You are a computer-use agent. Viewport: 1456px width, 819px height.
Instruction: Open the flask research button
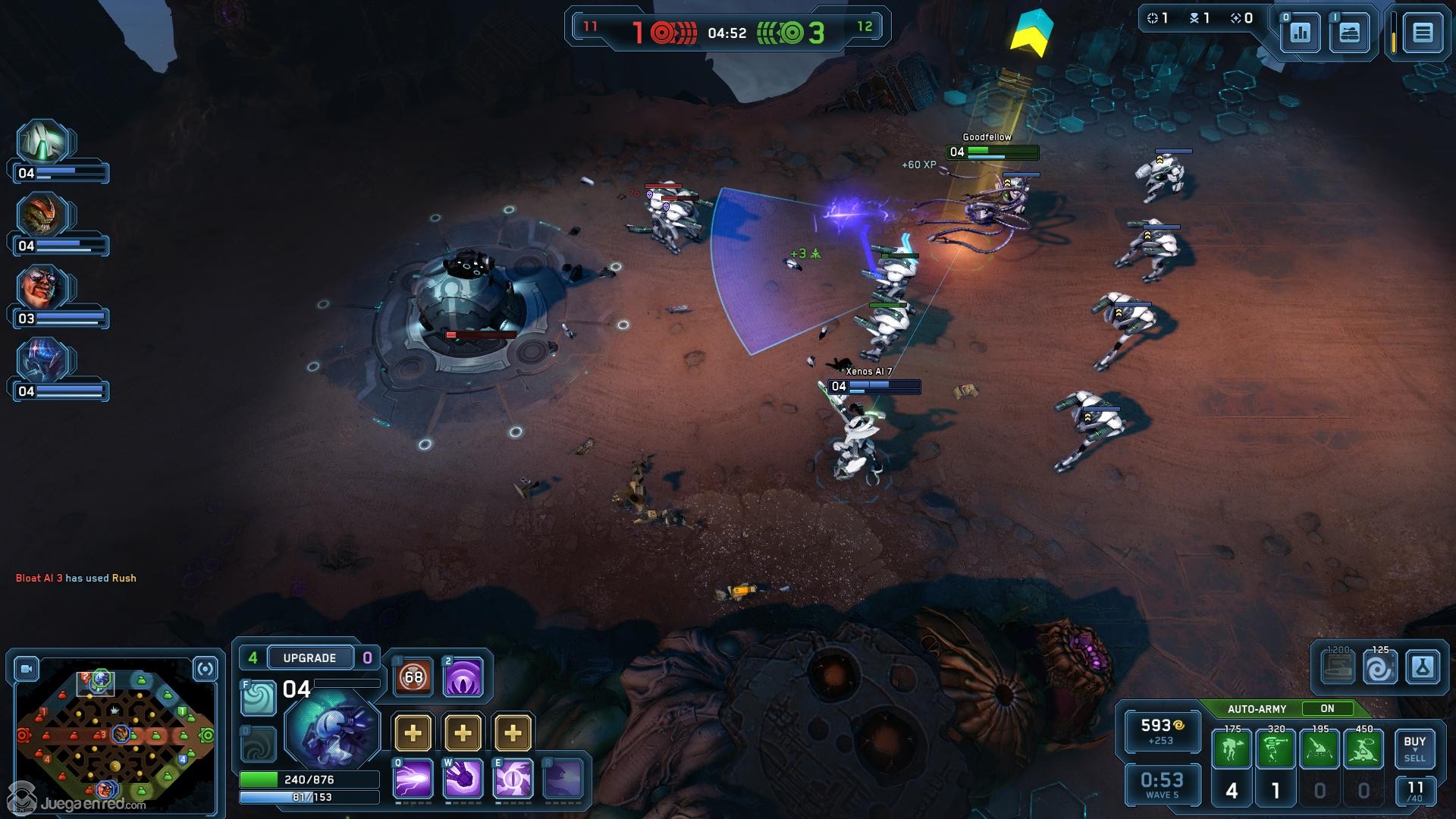[x=1422, y=668]
